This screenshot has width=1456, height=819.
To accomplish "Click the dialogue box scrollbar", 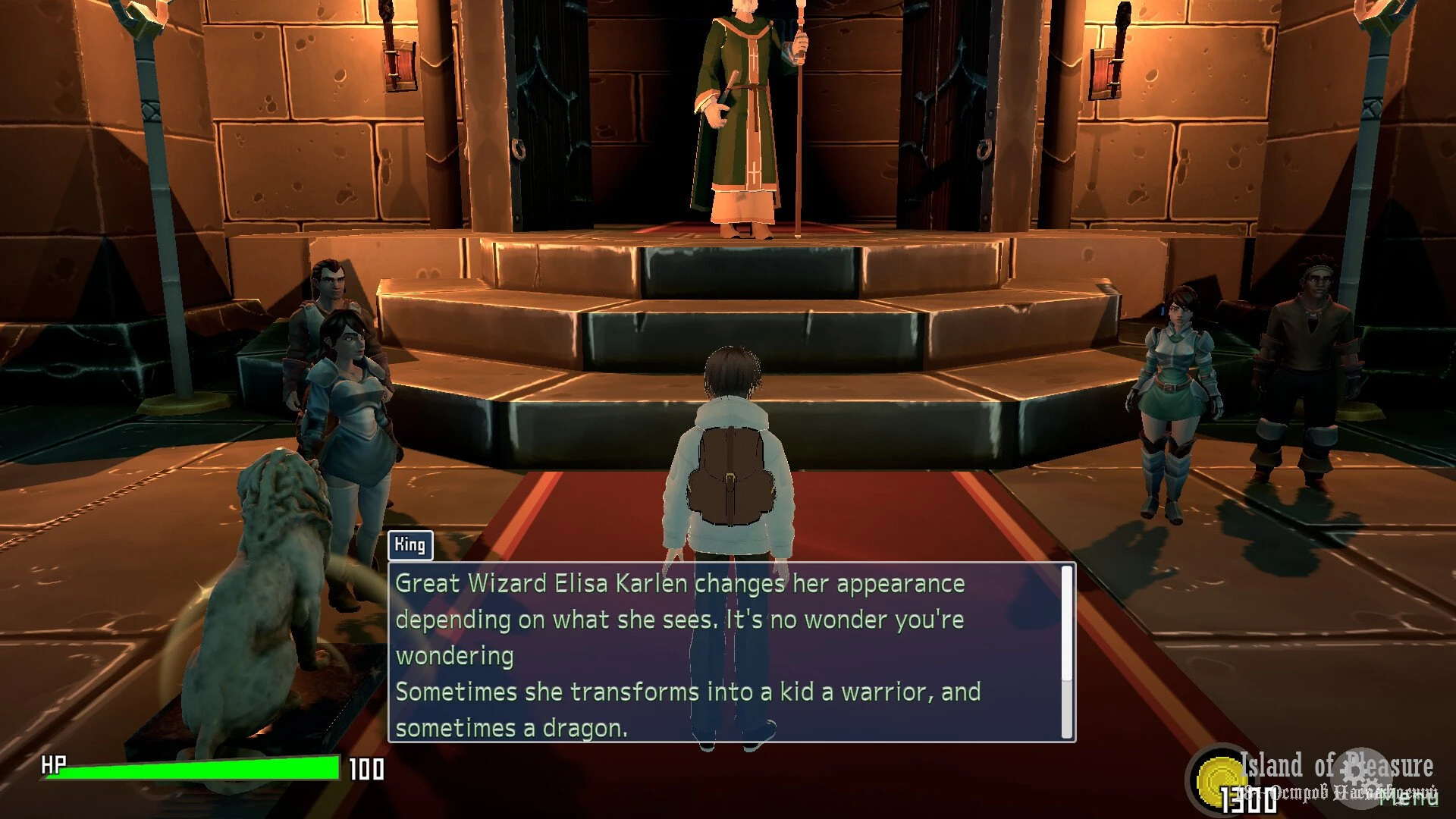I will point(1067,623).
